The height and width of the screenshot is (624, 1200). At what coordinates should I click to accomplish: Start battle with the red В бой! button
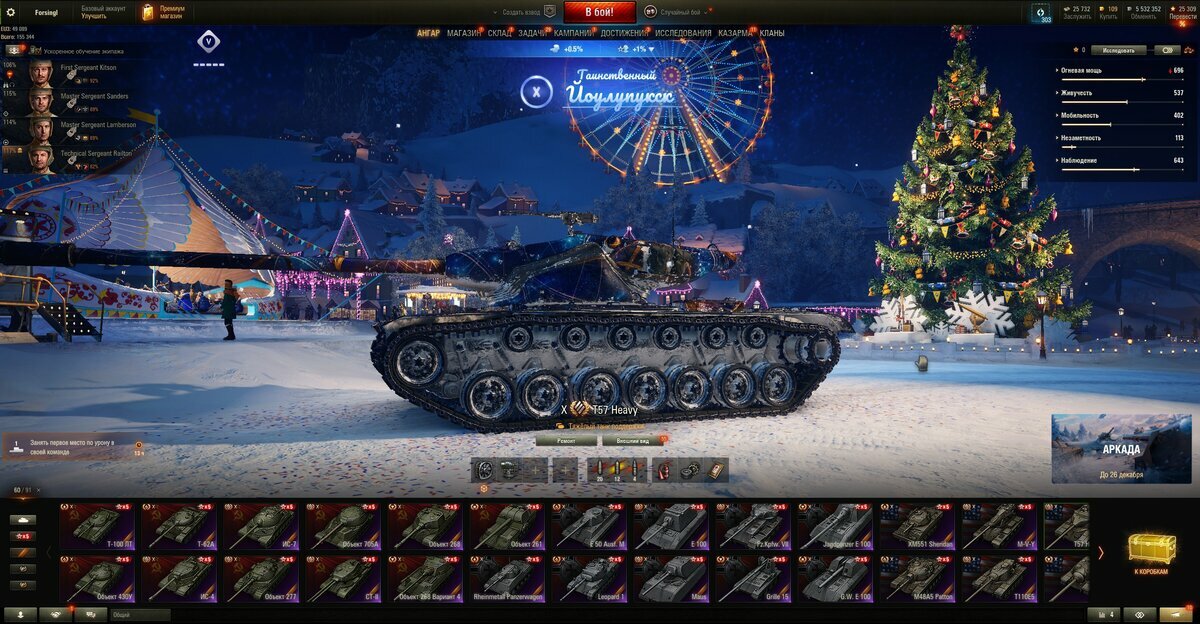click(x=599, y=12)
